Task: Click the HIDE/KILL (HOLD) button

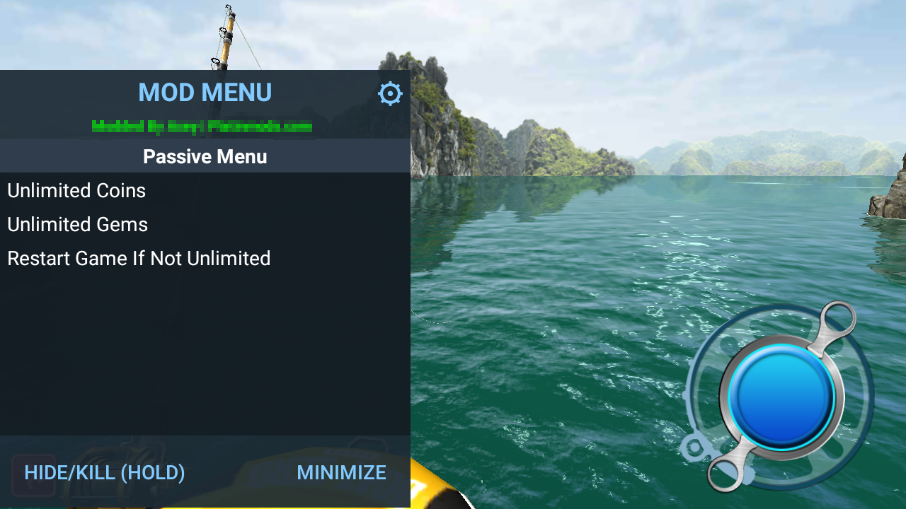Action: pyautogui.click(x=105, y=473)
